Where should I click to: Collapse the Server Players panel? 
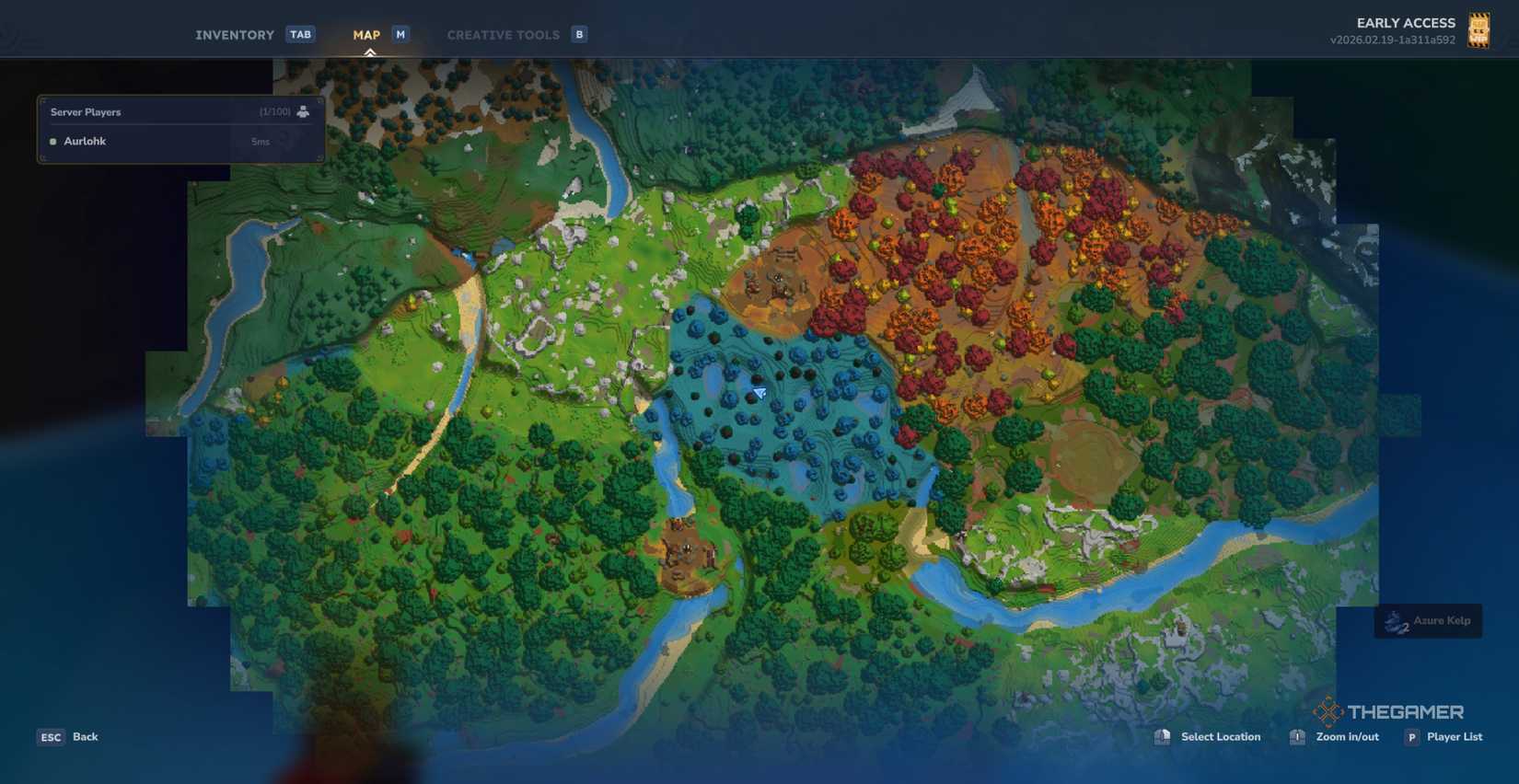click(x=180, y=111)
